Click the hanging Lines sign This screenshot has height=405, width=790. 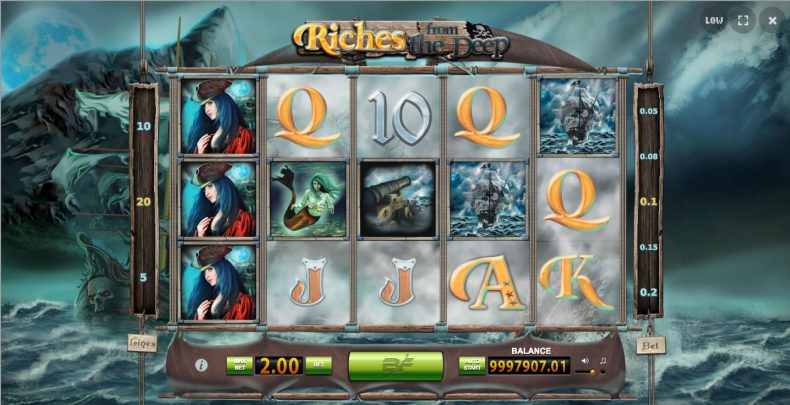[x=142, y=342]
